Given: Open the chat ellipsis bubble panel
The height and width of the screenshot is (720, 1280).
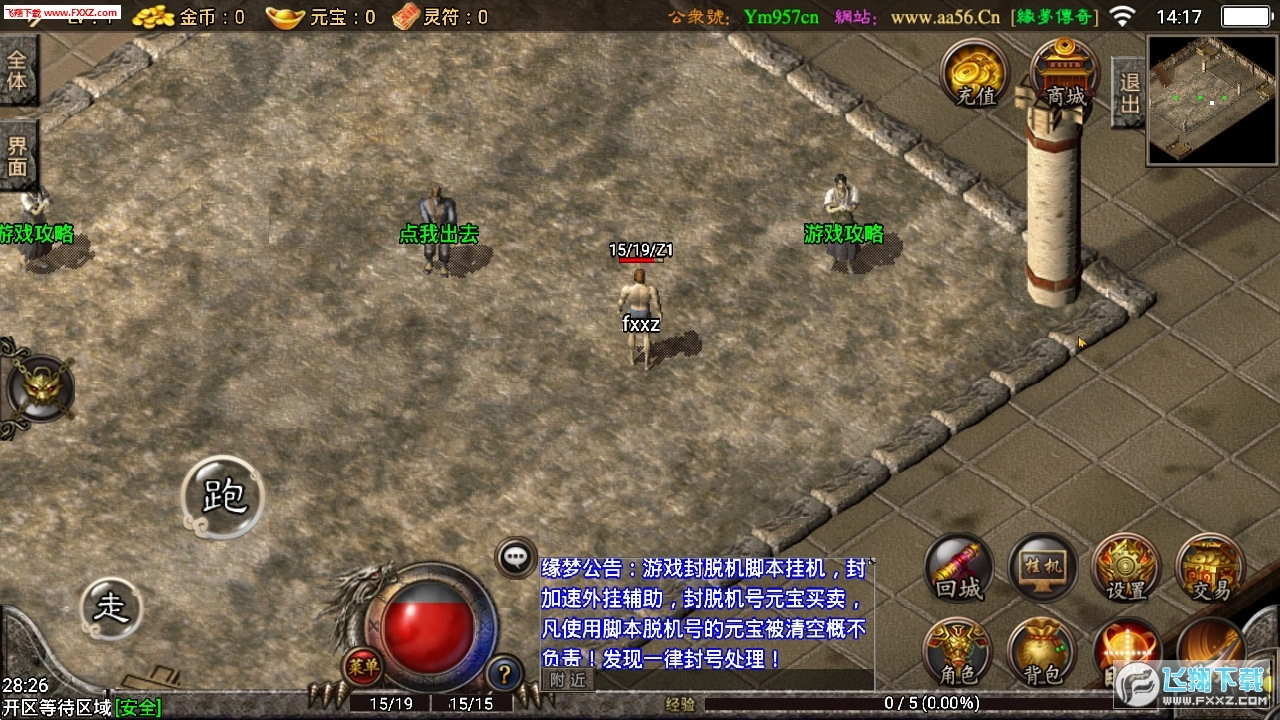Looking at the screenshot, I should coord(516,556).
